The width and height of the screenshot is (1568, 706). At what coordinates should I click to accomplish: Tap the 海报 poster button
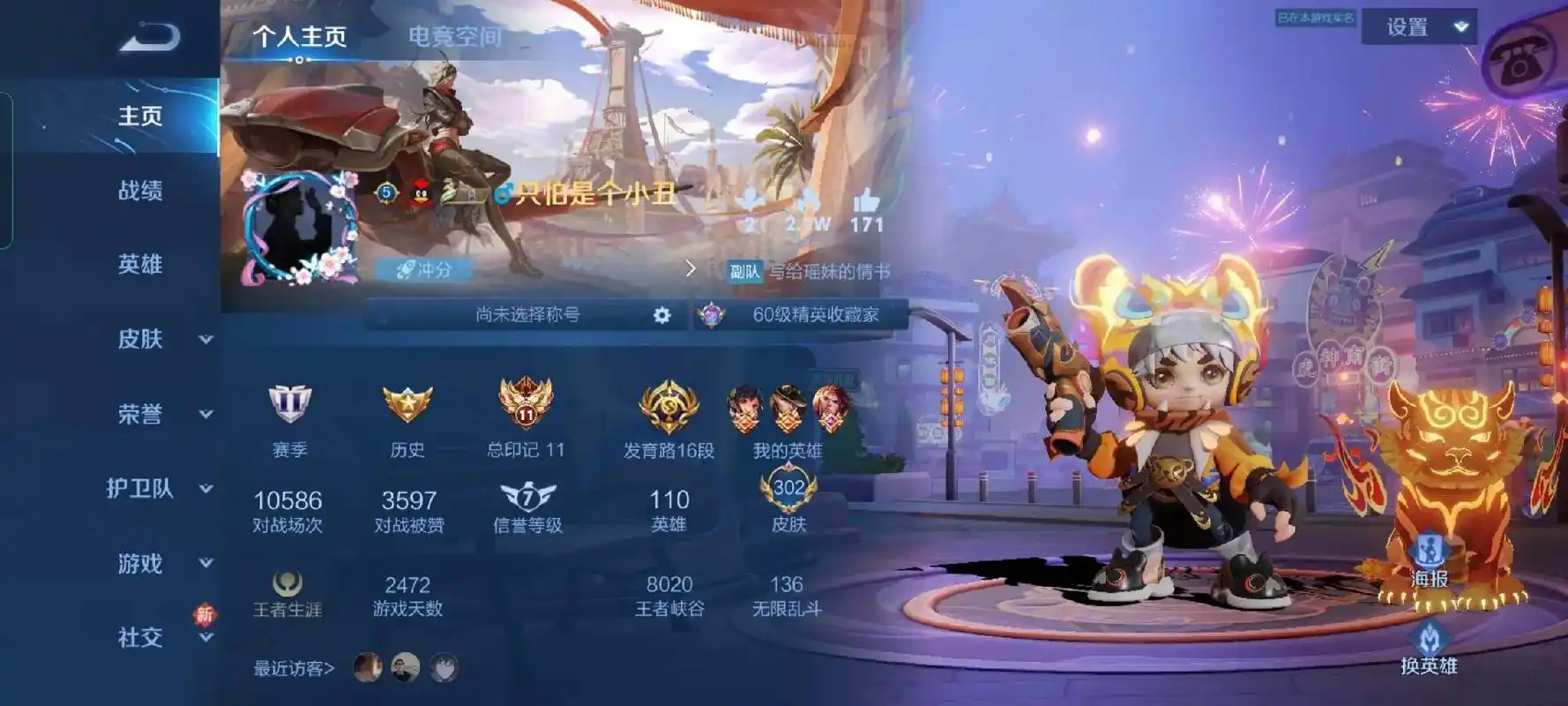(x=1429, y=561)
